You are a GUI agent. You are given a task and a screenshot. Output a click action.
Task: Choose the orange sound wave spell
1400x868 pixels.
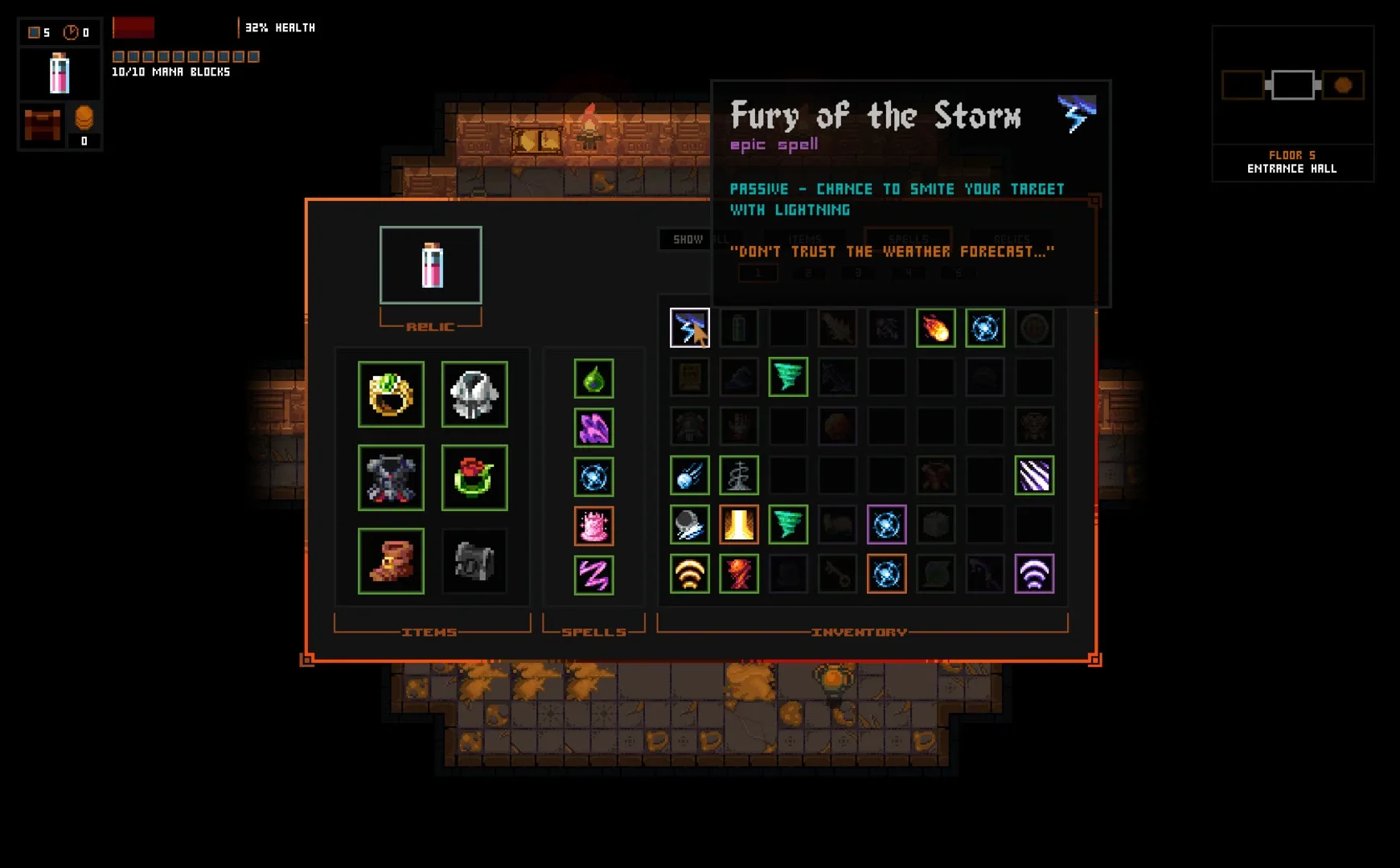pyautogui.click(x=689, y=574)
